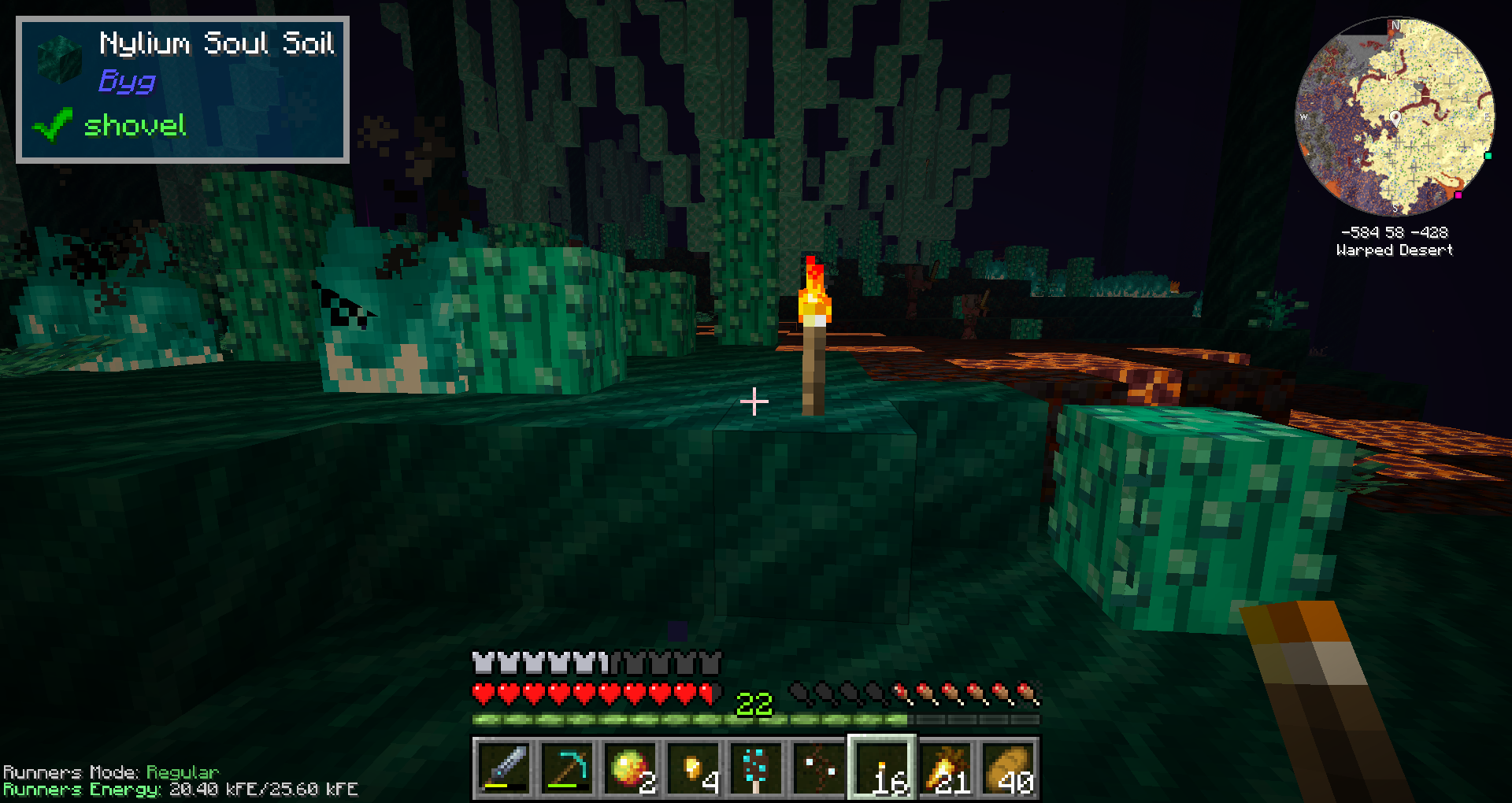Select the bread stack of 40

[x=1008, y=768]
